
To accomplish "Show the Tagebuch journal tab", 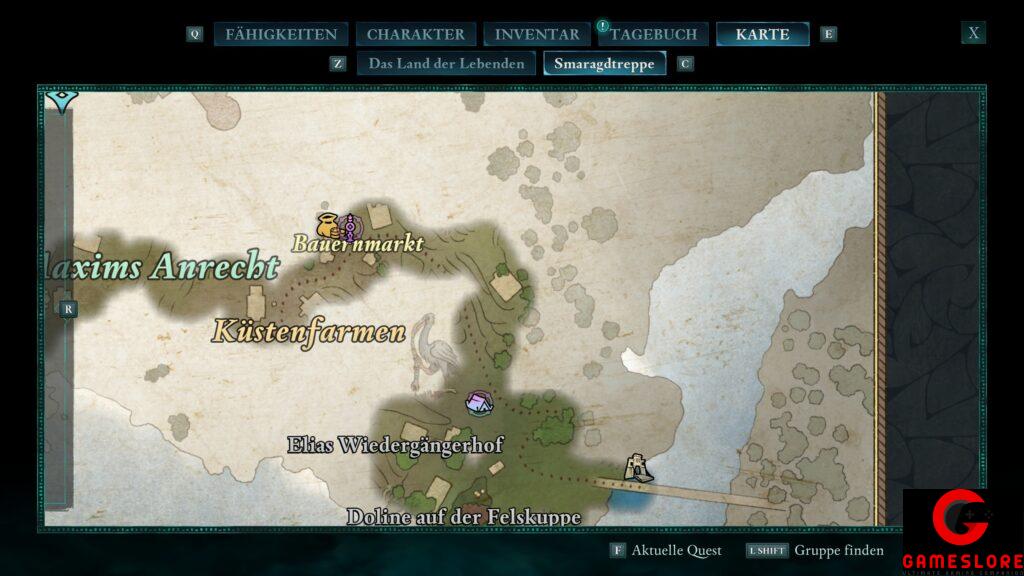I will pyautogui.click(x=653, y=34).
